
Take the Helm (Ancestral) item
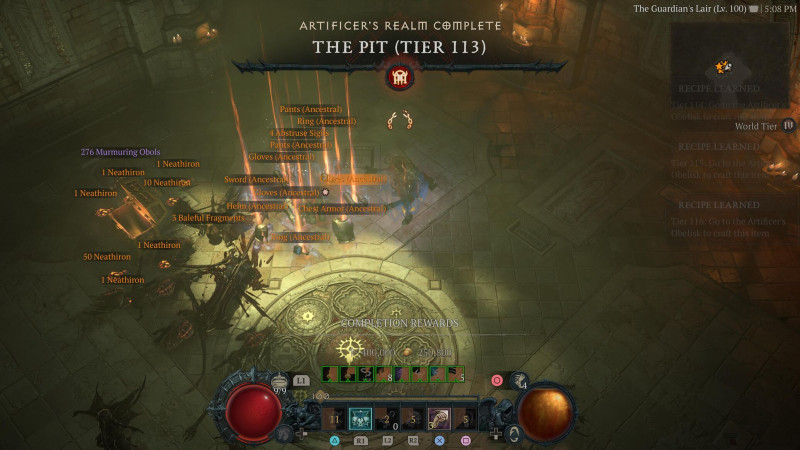pyautogui.click(x=258, y=206)
